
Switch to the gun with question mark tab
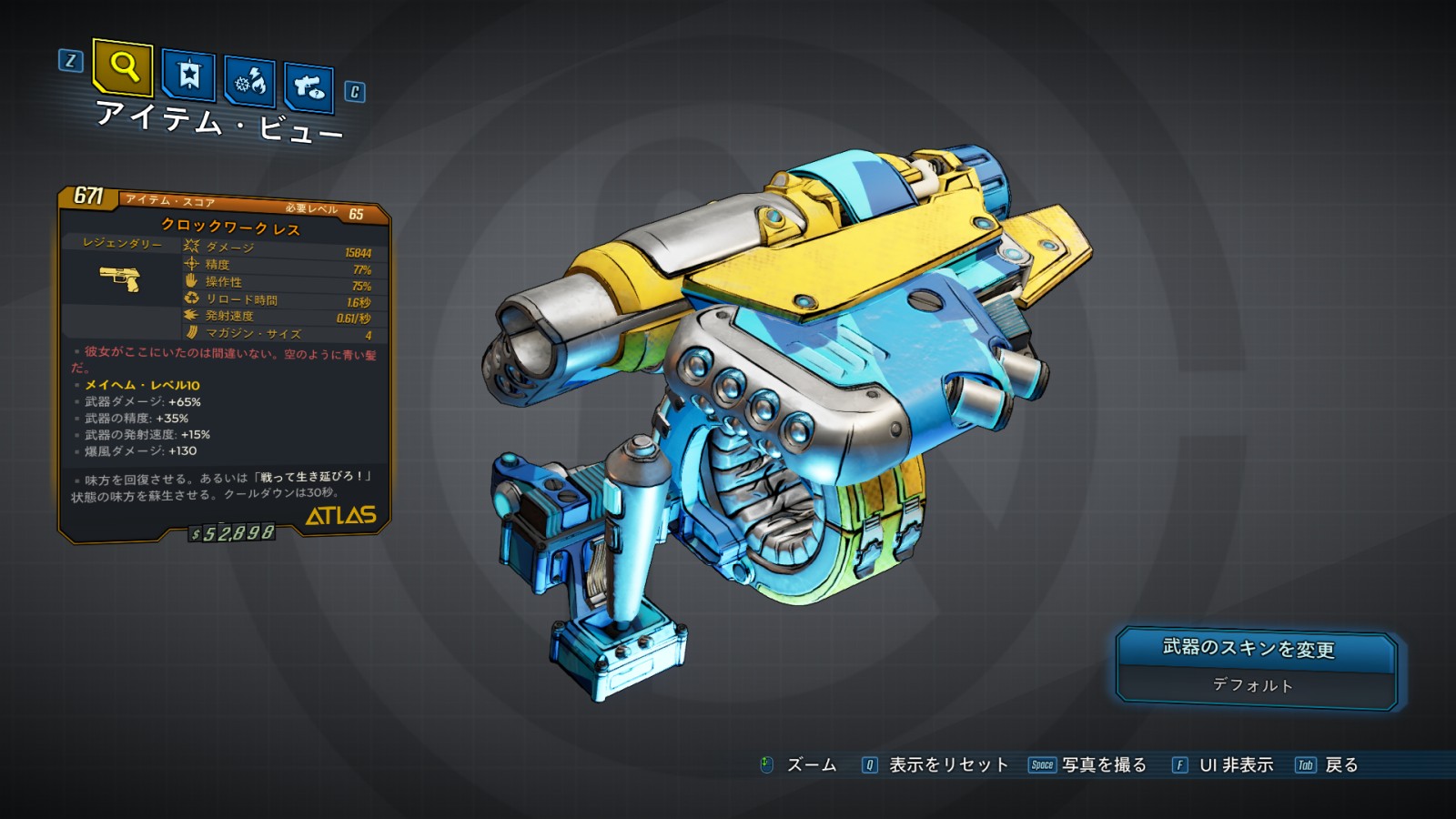tap(308, 87)
